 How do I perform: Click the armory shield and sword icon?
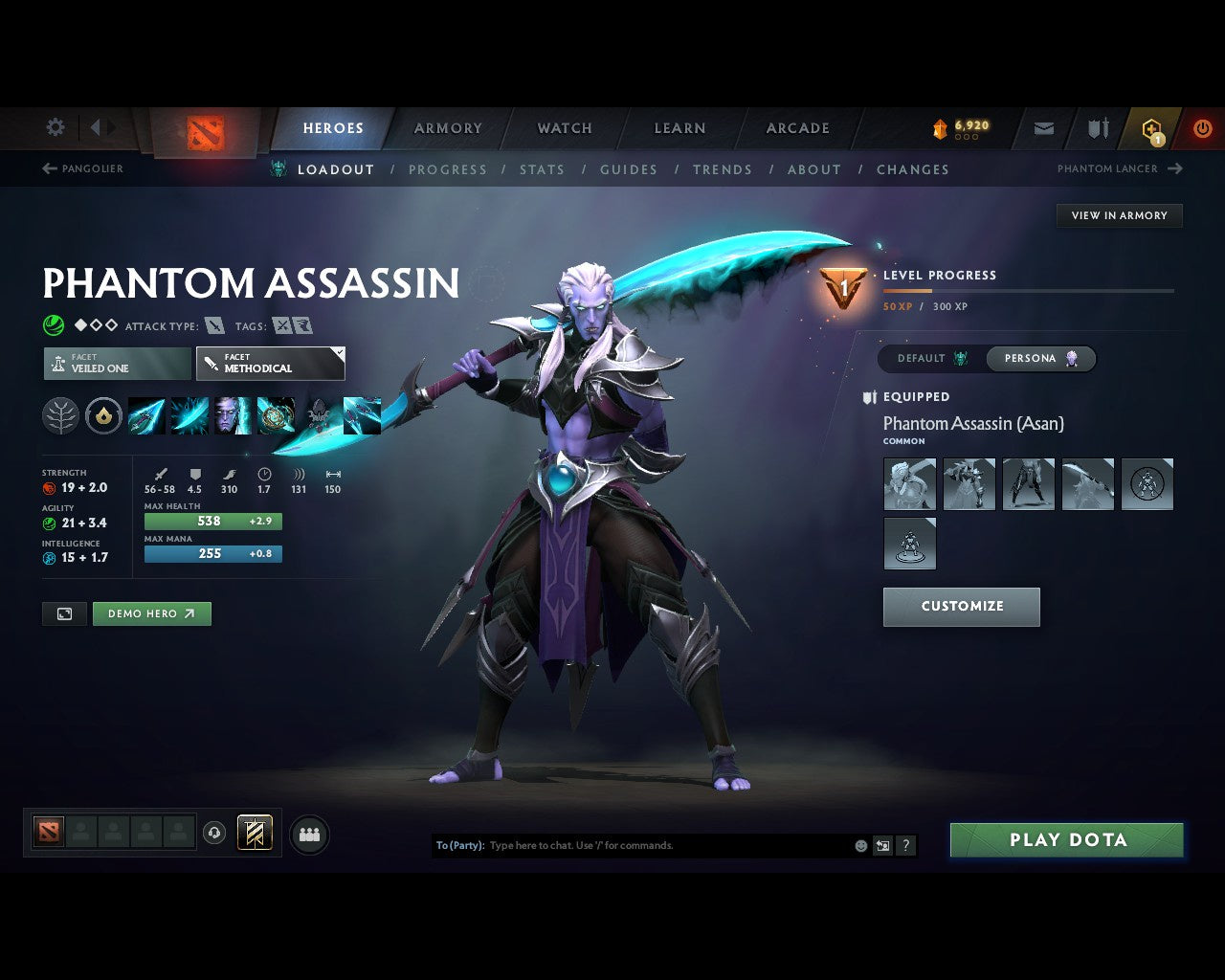(x=1096, y=127)
